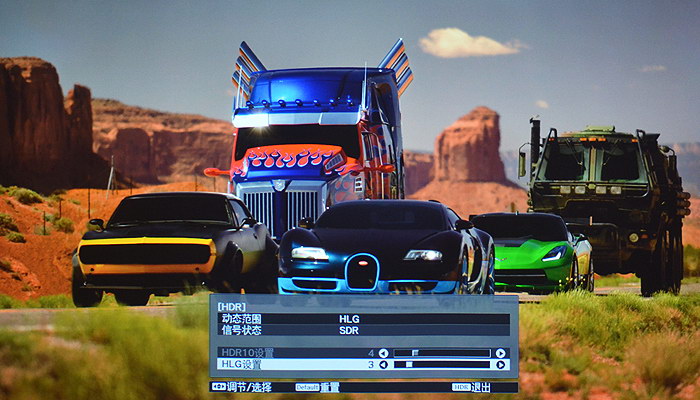Click the HDR10设置 slider bar
The image size is (700, 400).
tap(441, 353)
